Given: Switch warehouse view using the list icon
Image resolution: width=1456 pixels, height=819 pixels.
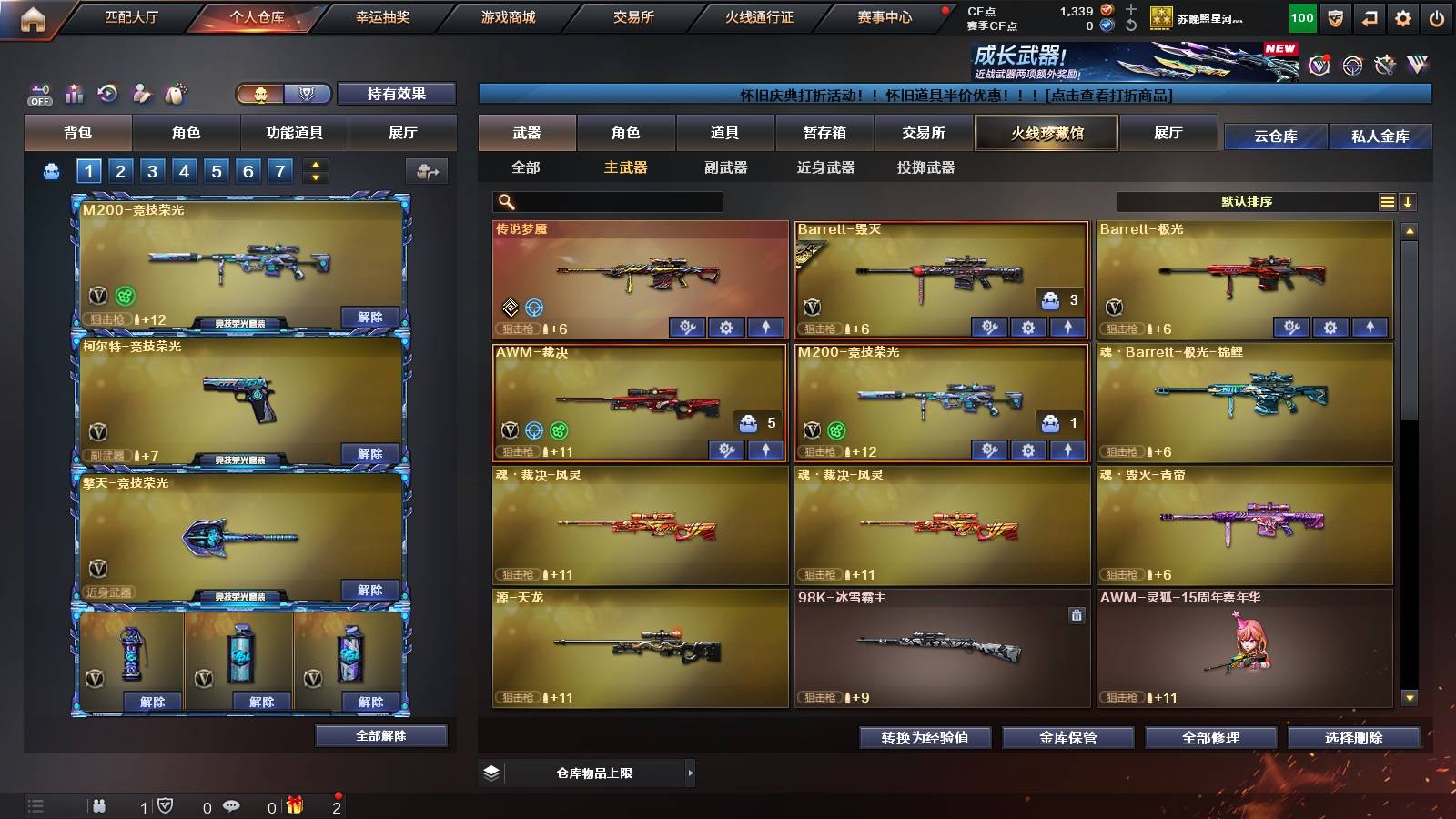Looking at the screenshot, I should [x=1387, y=201].
